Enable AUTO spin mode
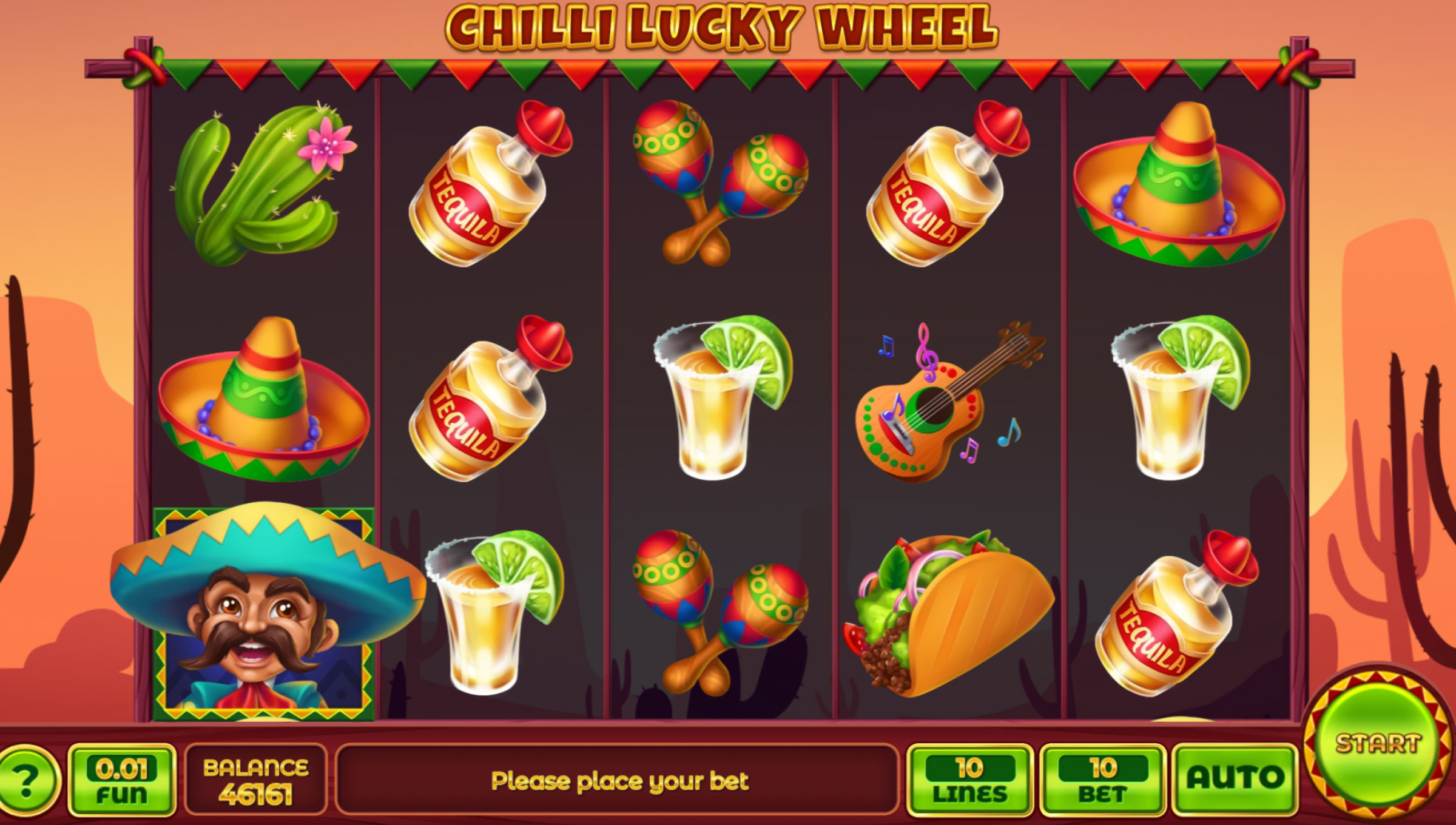Image resolution: width=1456 pixels, height=825 pixels. coord(1235,780)
